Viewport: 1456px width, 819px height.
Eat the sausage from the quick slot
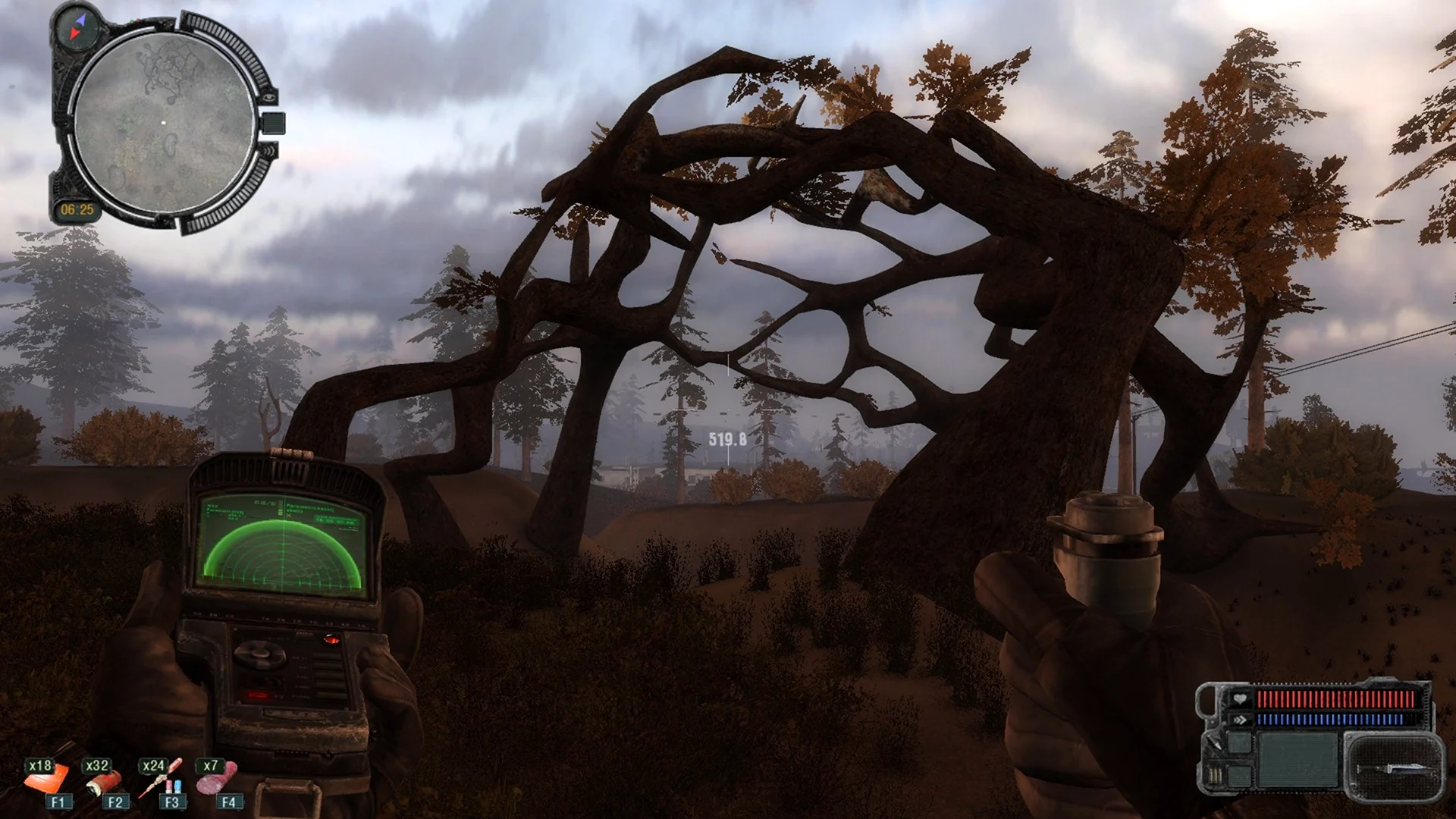(x=220, y=780)
